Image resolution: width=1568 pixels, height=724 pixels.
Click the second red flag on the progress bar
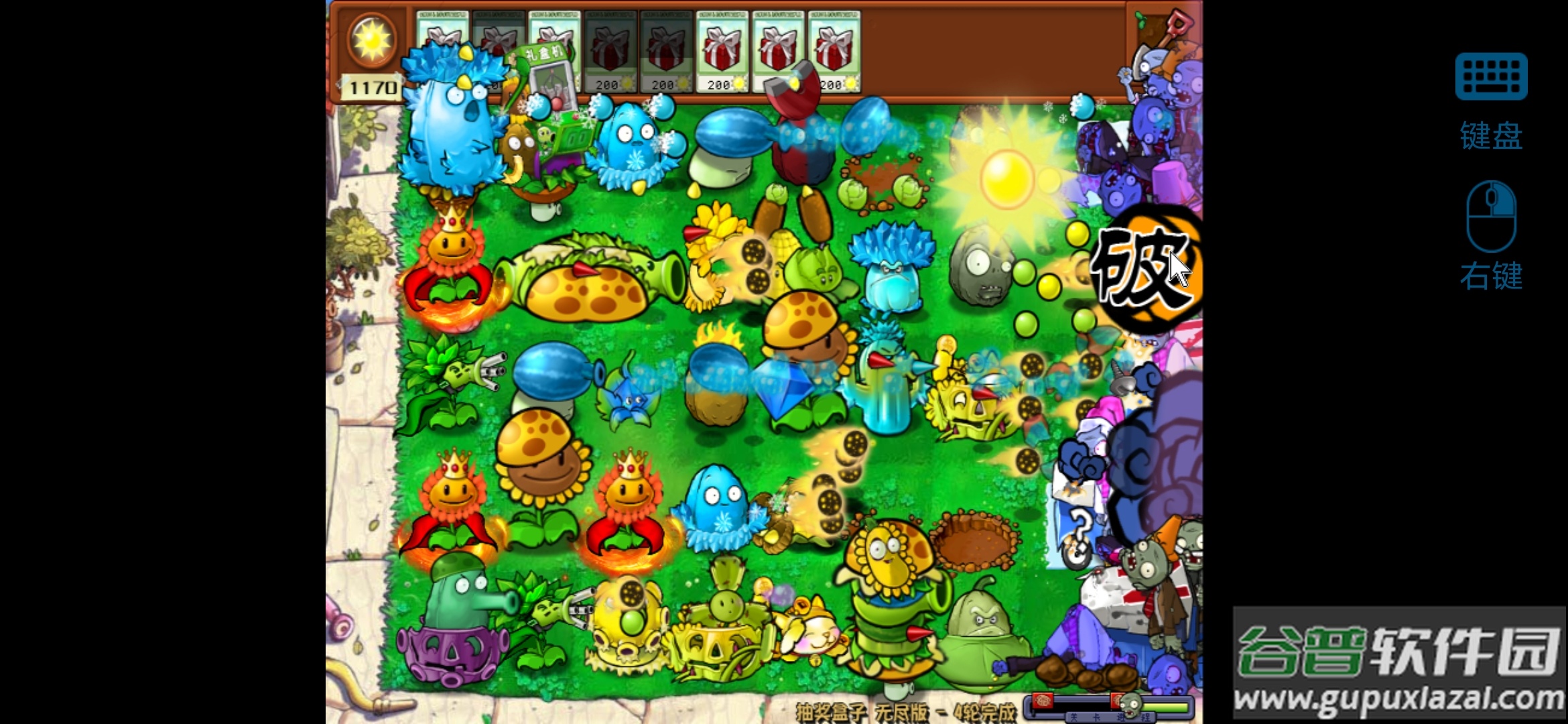click(1117, 700)
